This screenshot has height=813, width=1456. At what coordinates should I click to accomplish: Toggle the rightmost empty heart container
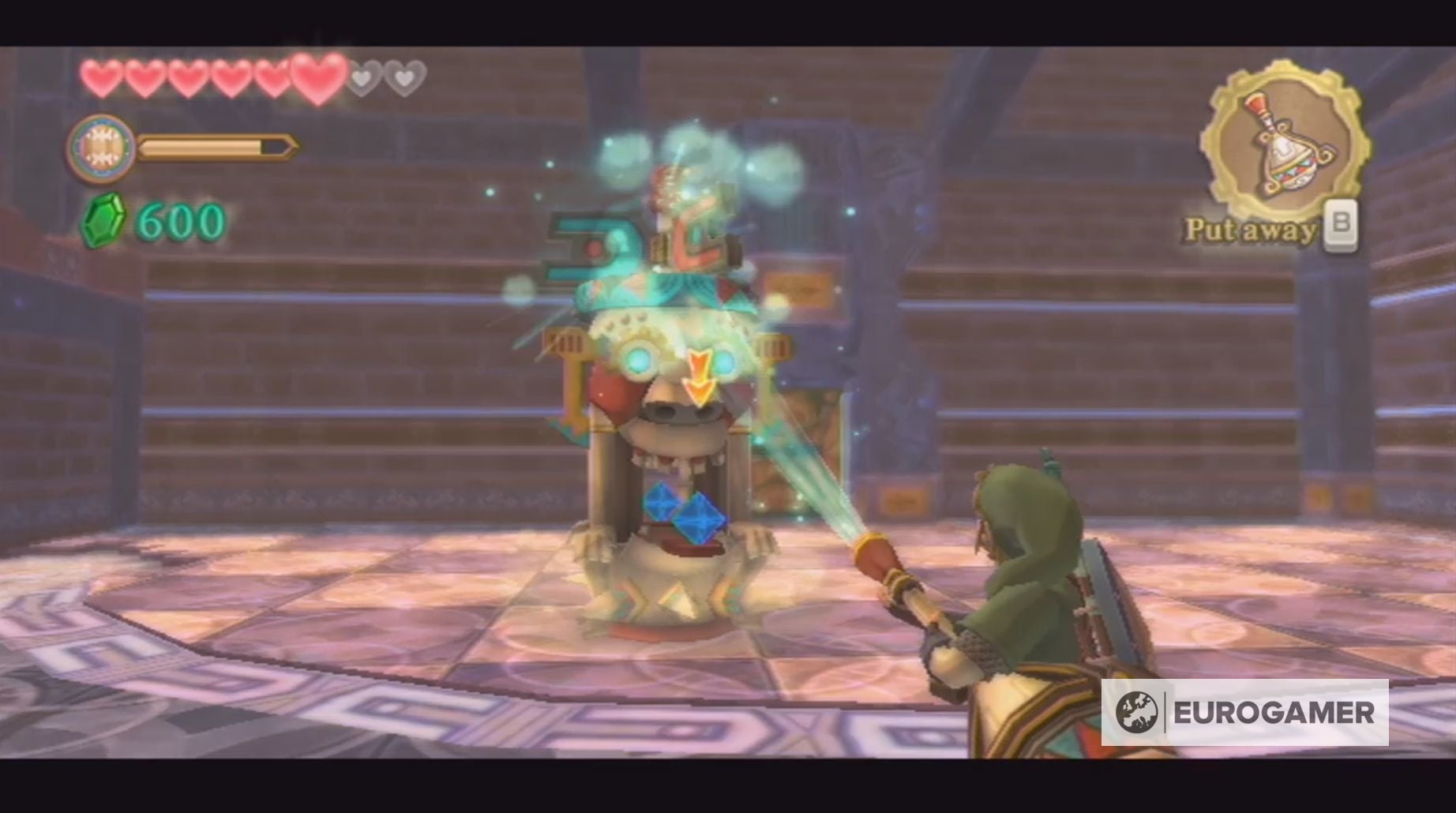tap(403, 78)
